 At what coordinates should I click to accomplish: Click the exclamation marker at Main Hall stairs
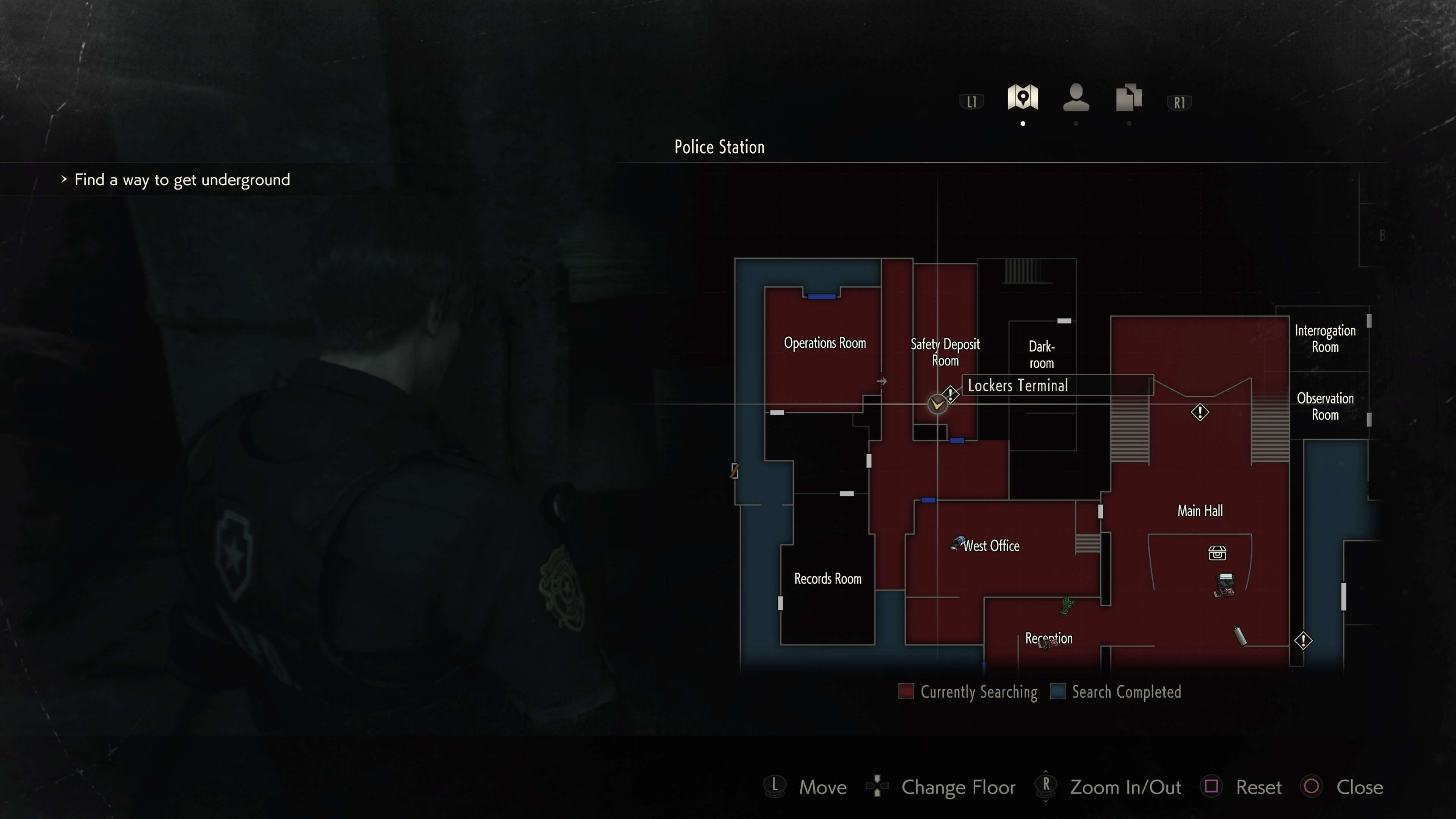click(x=1199, y=412)
